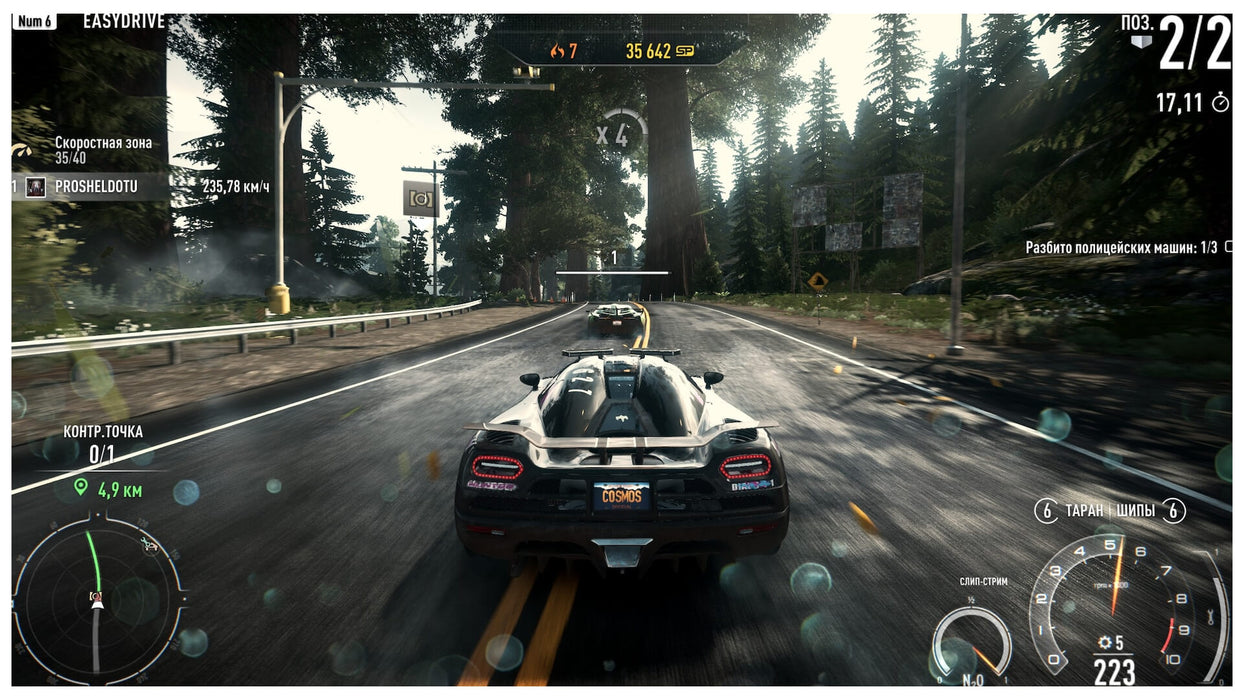Click the circular minimap
1244x700 pixels.
click(98, 598)
